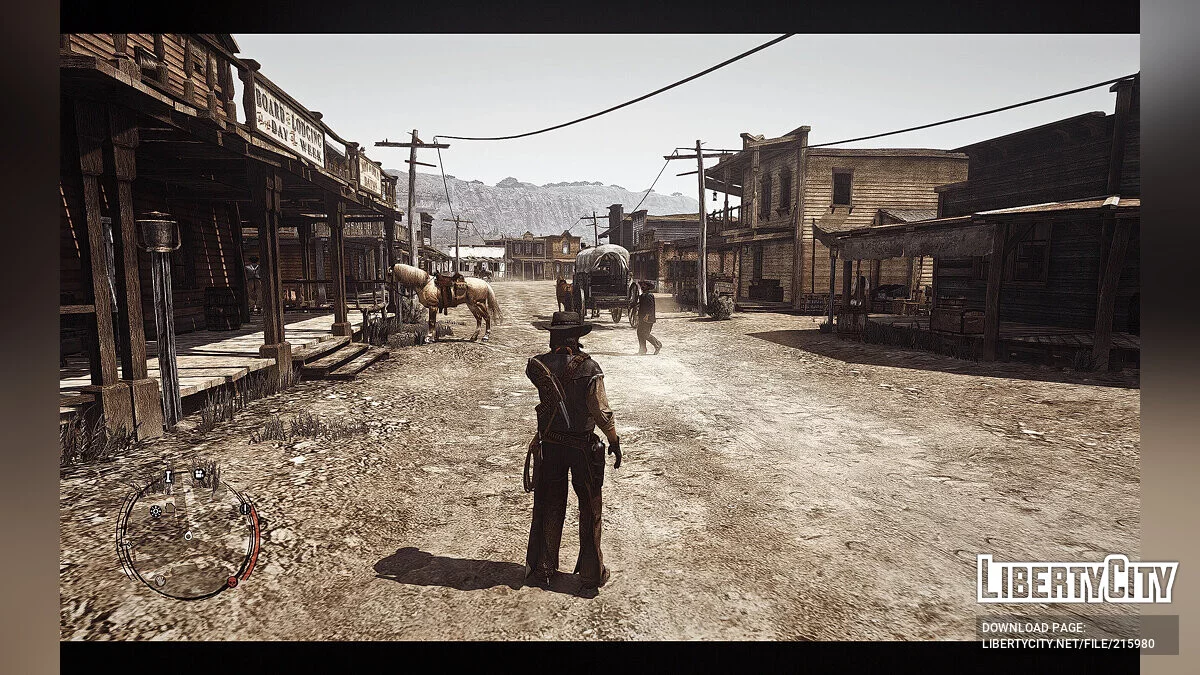Screen dimensions: 1200x675
Task: Click the house icon on the minimap
Action: pos(170,508)
